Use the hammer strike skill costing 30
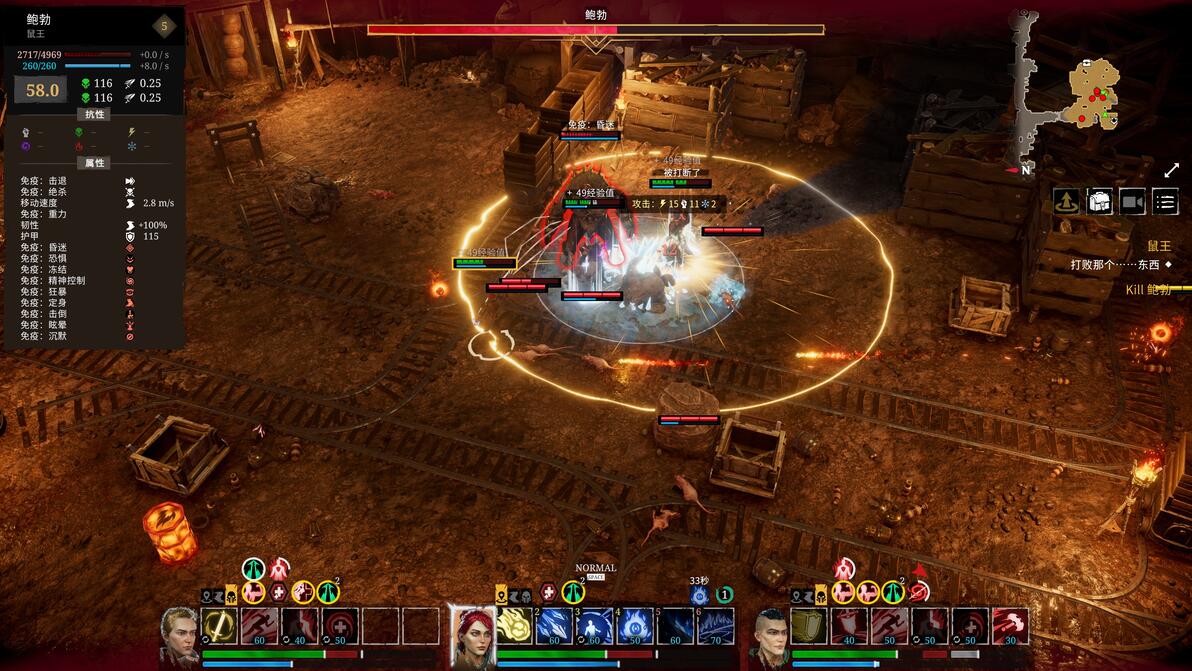The image size is (1192, 671). (x=1010, y=626)
